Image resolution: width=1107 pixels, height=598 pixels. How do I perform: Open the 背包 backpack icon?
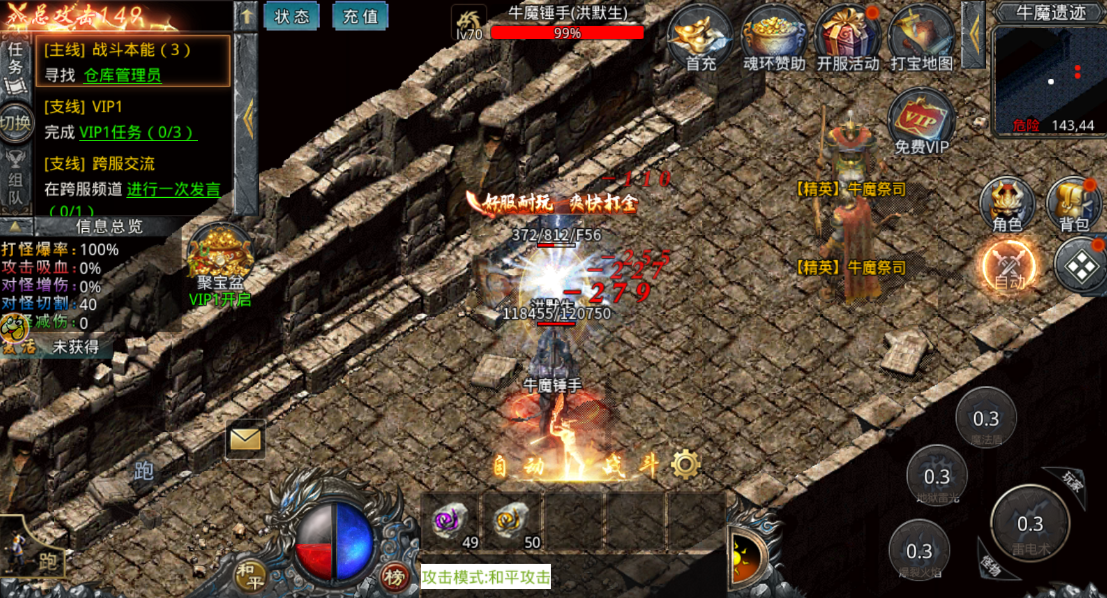[x=1074, y=204]
